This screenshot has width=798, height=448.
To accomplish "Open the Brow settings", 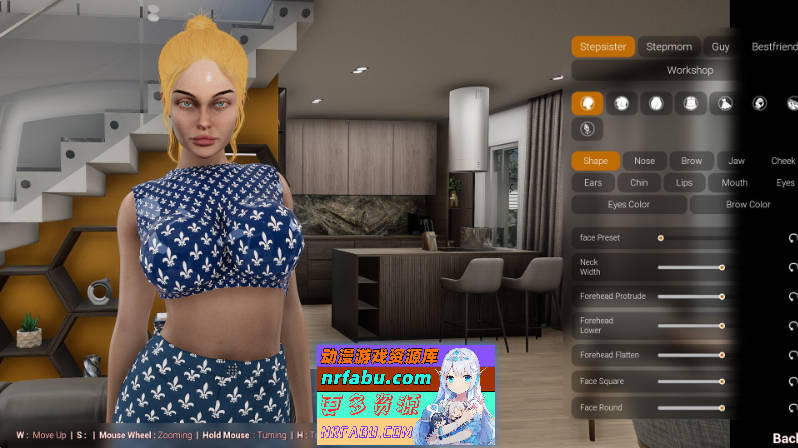I will click(x=691, y=161).
